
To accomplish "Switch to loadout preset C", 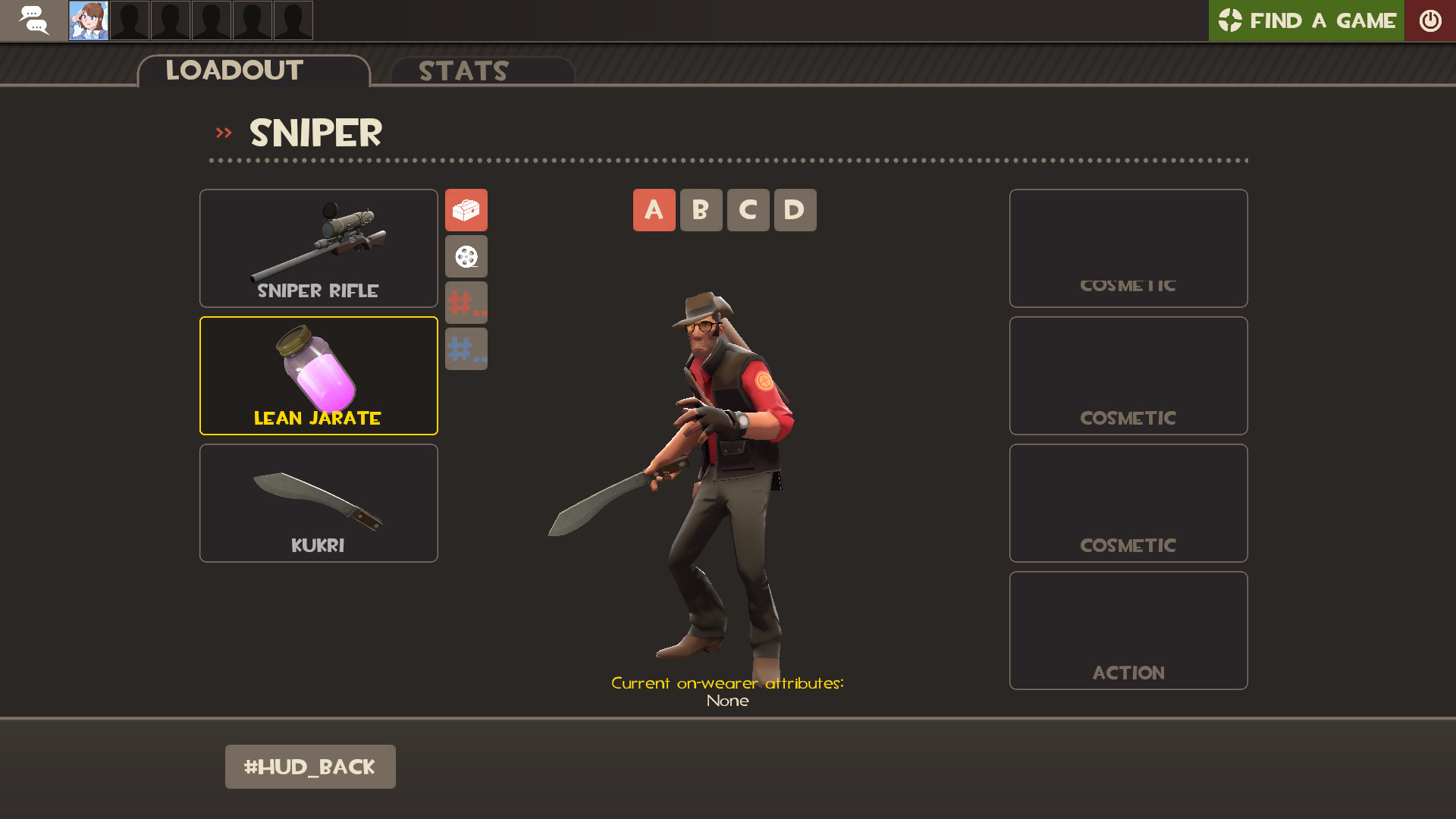I will point(748,210).
